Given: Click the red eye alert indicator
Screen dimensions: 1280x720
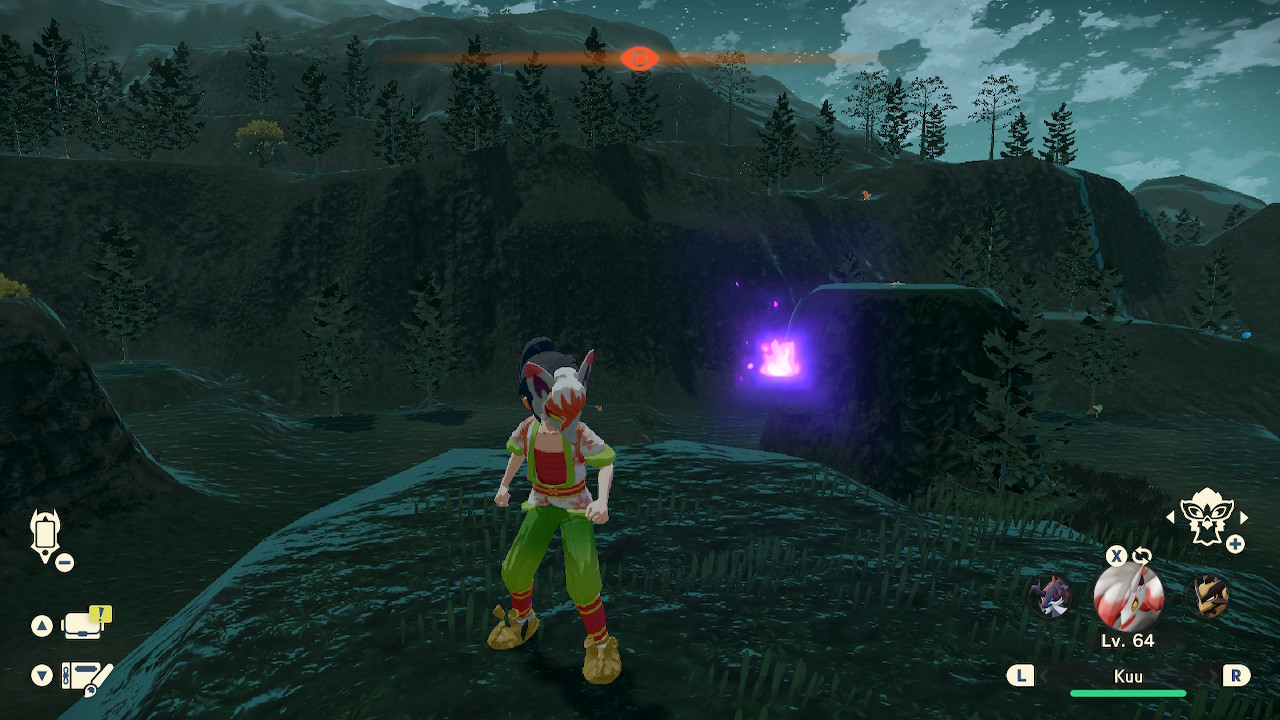Looking at the screenshot, I should 638,58.
